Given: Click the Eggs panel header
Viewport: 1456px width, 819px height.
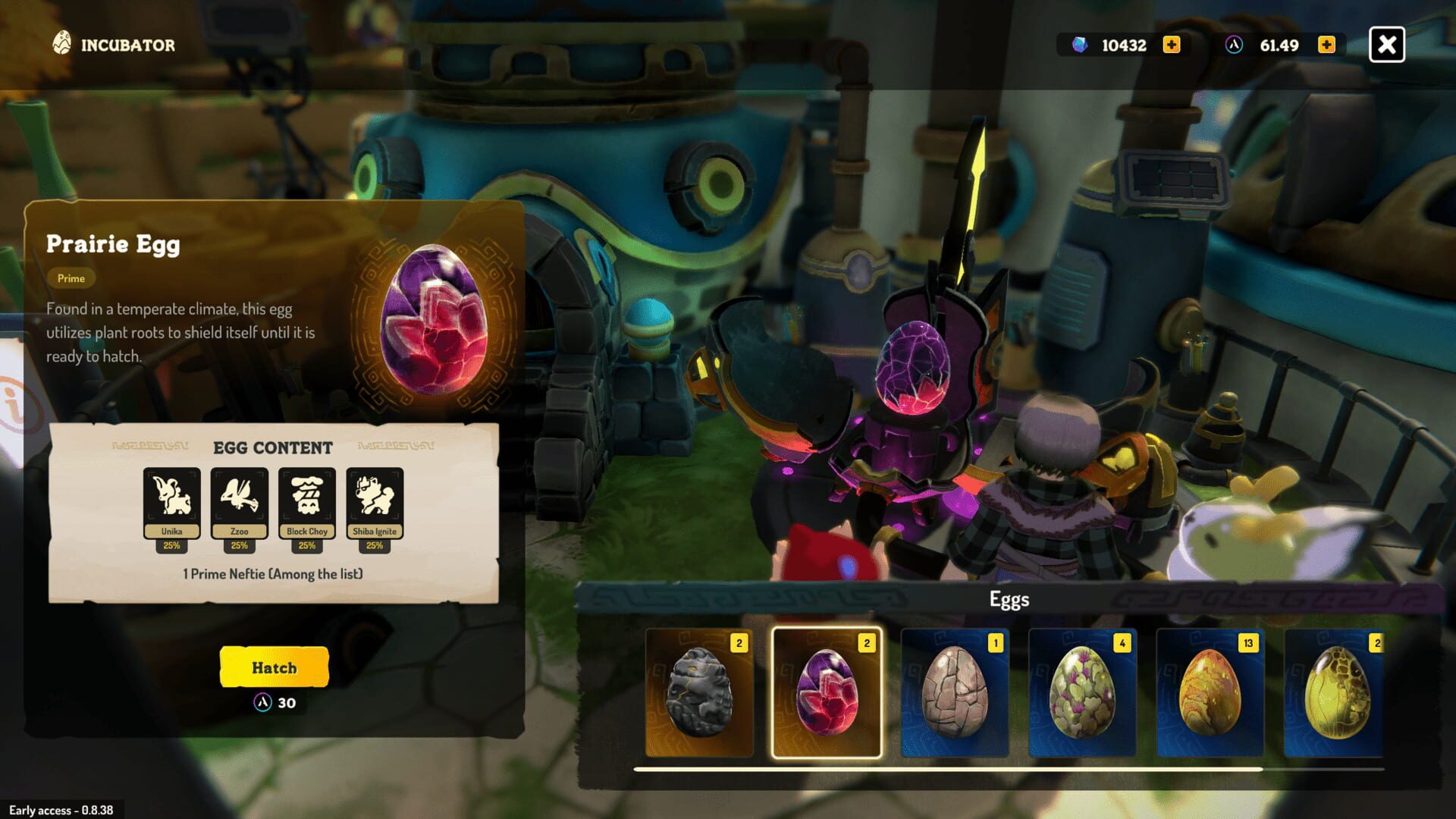Looking at the screenshot, I should coord(1009,599).
